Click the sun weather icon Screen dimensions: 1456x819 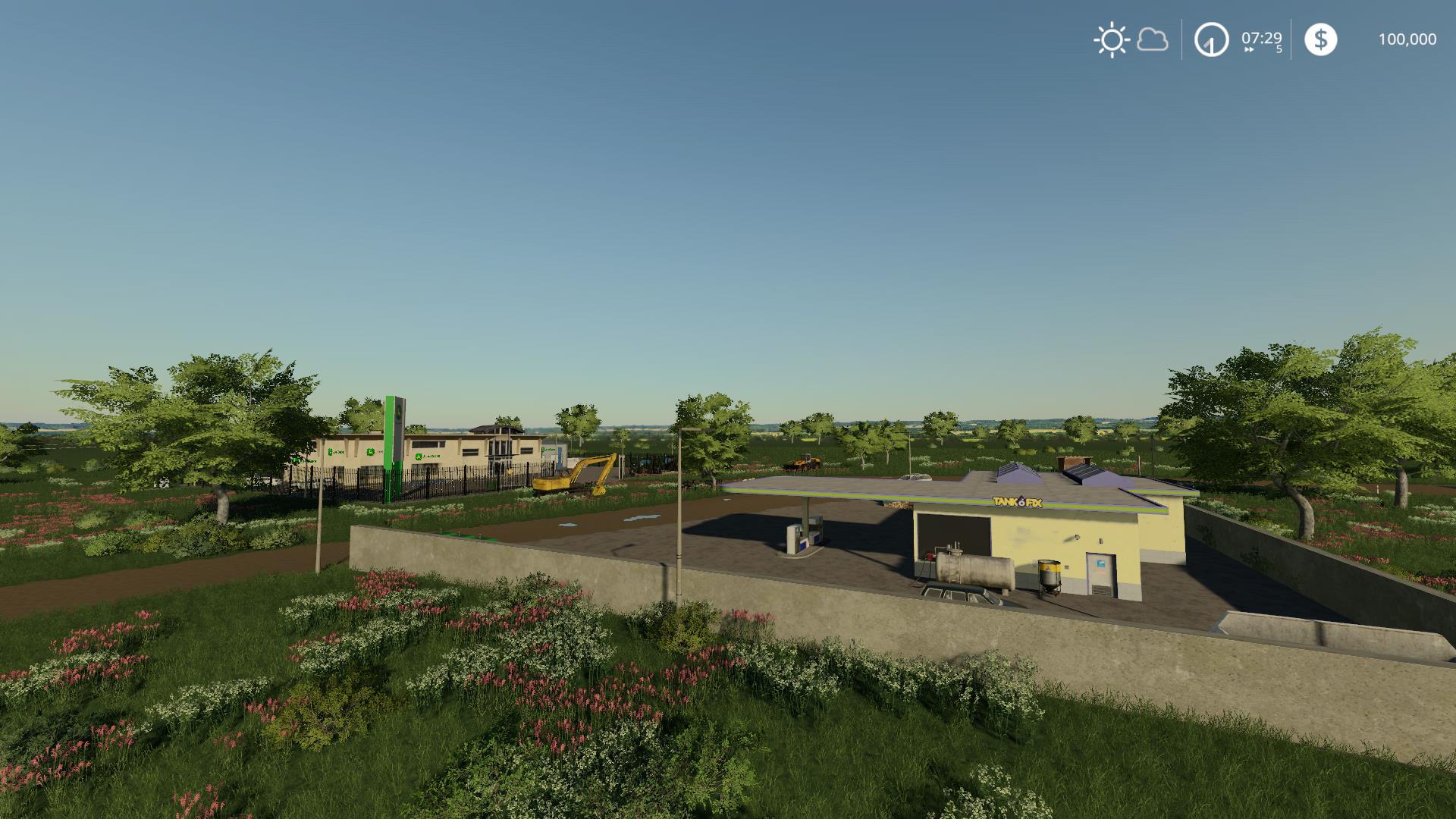1110,39
